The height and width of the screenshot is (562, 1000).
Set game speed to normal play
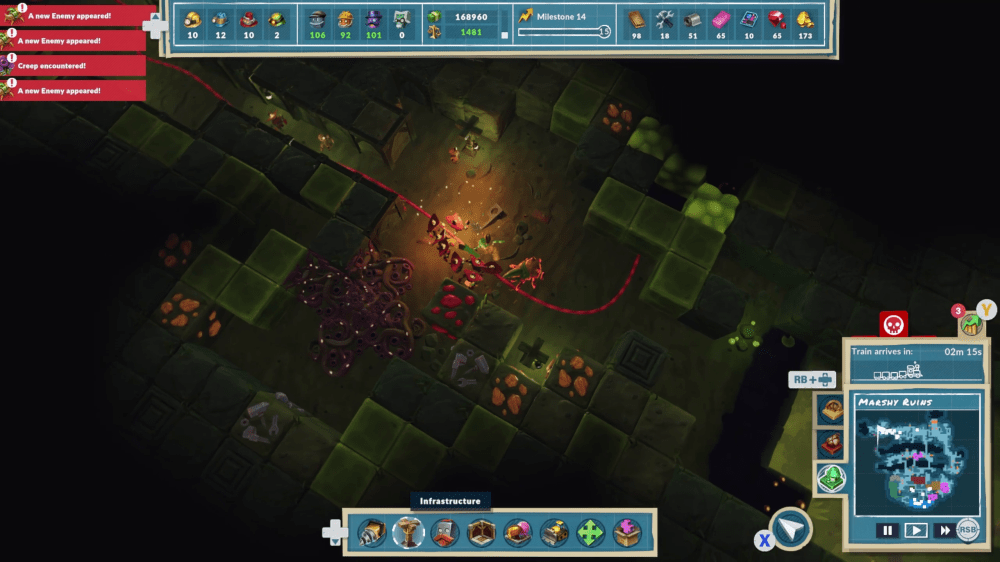(915, 531)
